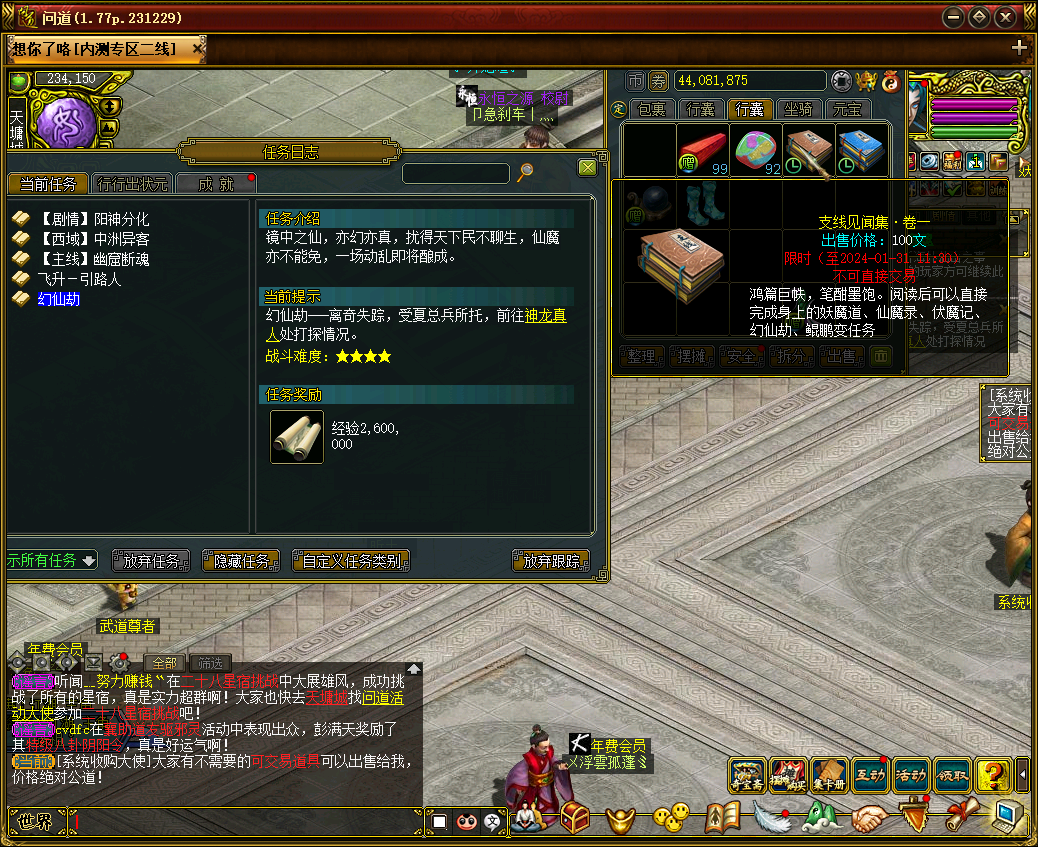1038x847 pixels.
Task: Select the blue book item in bag
Action: (x=861, y=149)
